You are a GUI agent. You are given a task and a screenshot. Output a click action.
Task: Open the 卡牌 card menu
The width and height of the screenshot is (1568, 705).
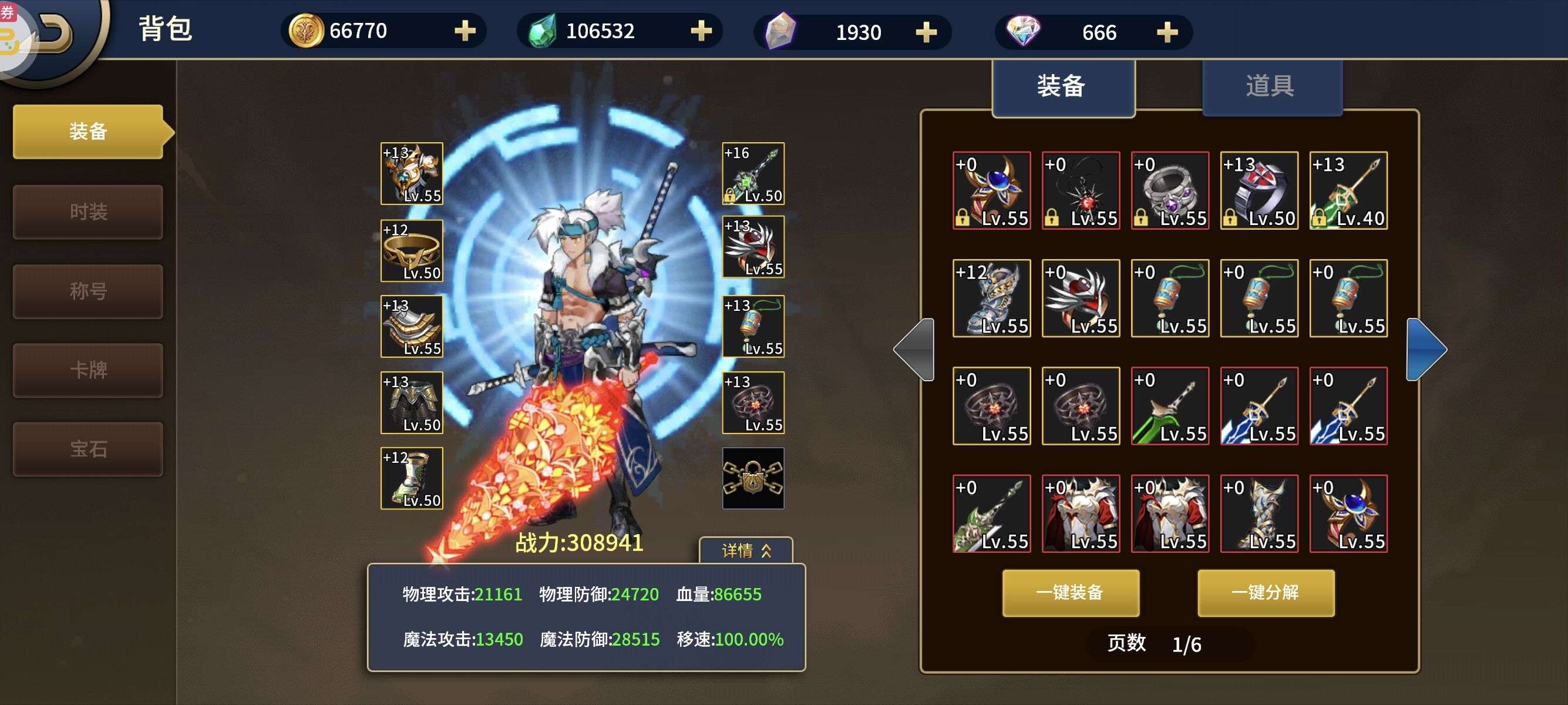(88, 370)
